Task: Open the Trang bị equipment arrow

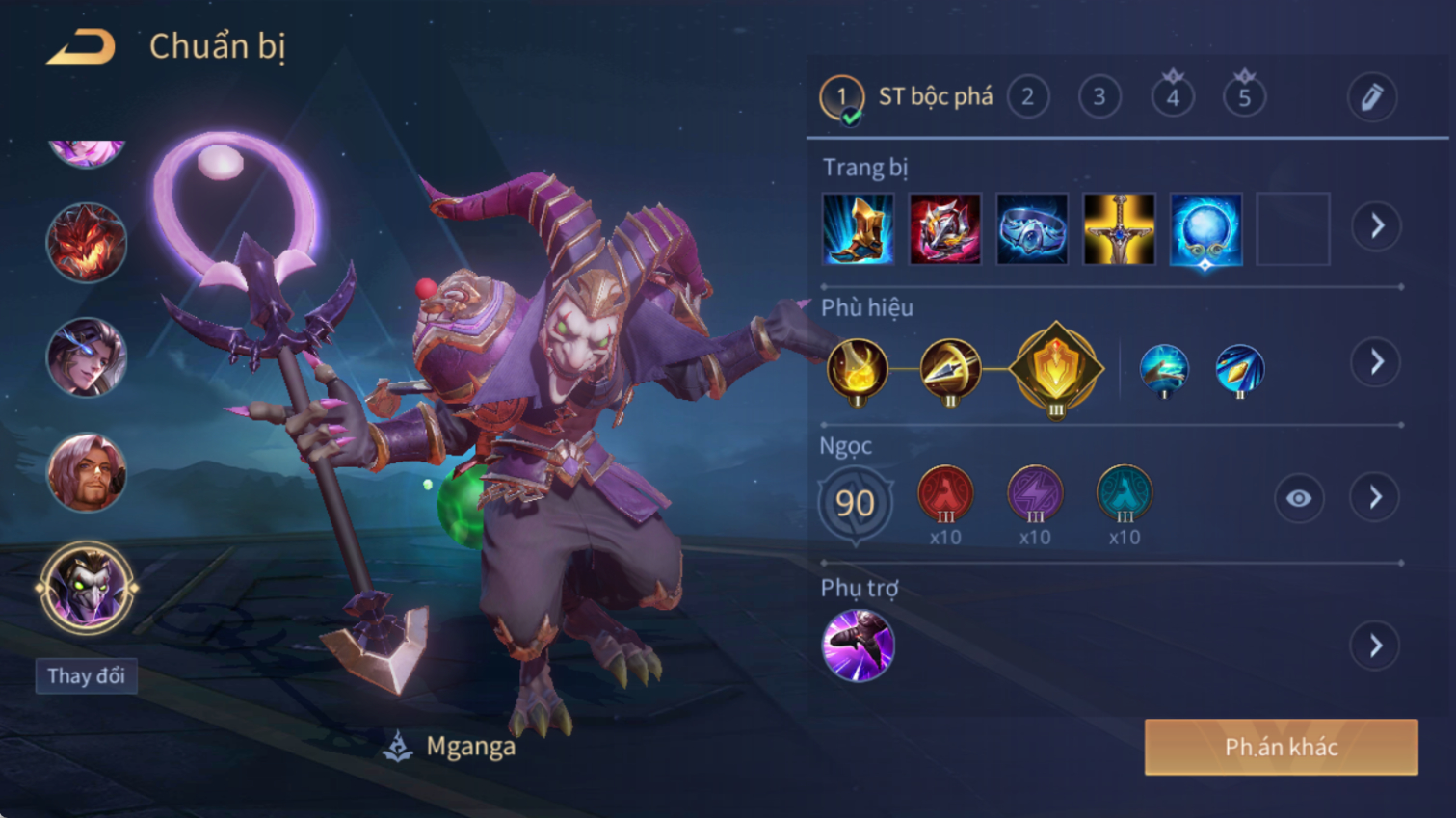Action: point(1376,226)
